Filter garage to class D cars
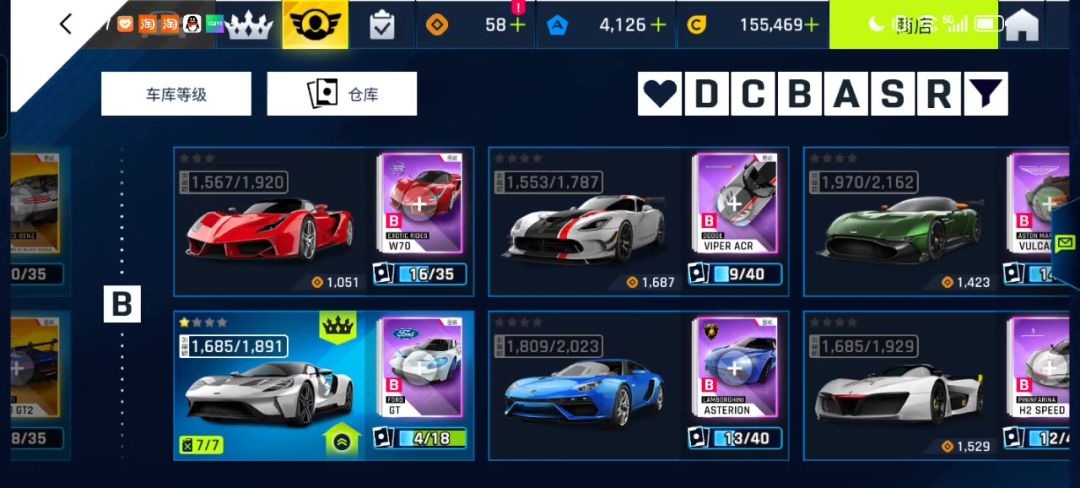Image resolution: width=1080 pixels, height=488 pixels. pyautogui.click(x=706, y=94)
